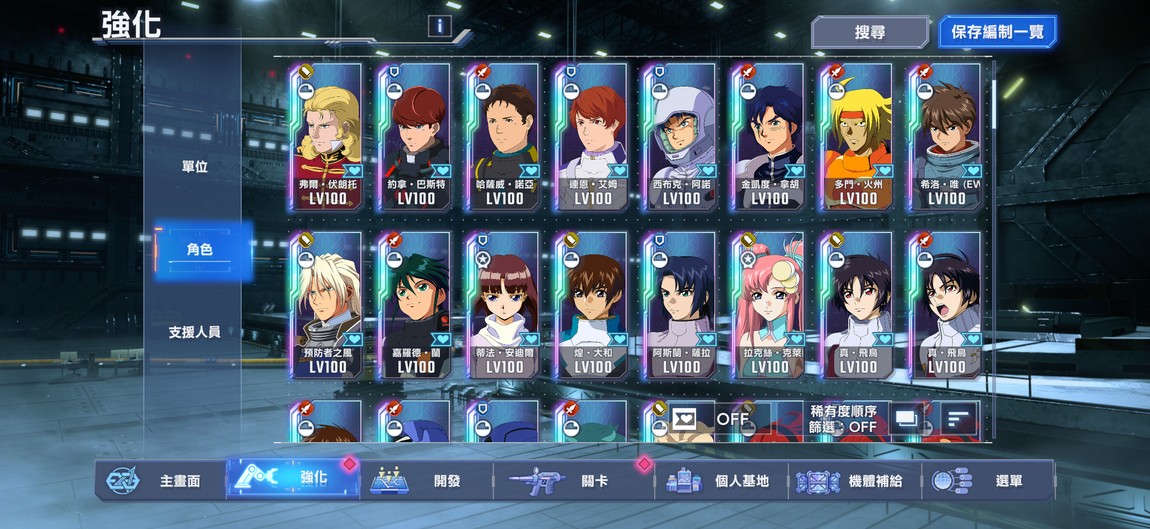The width and height of the screenshot is (1150, 529).
Task: Select the 預防者之風 character card
Action: tap(327, 305)
